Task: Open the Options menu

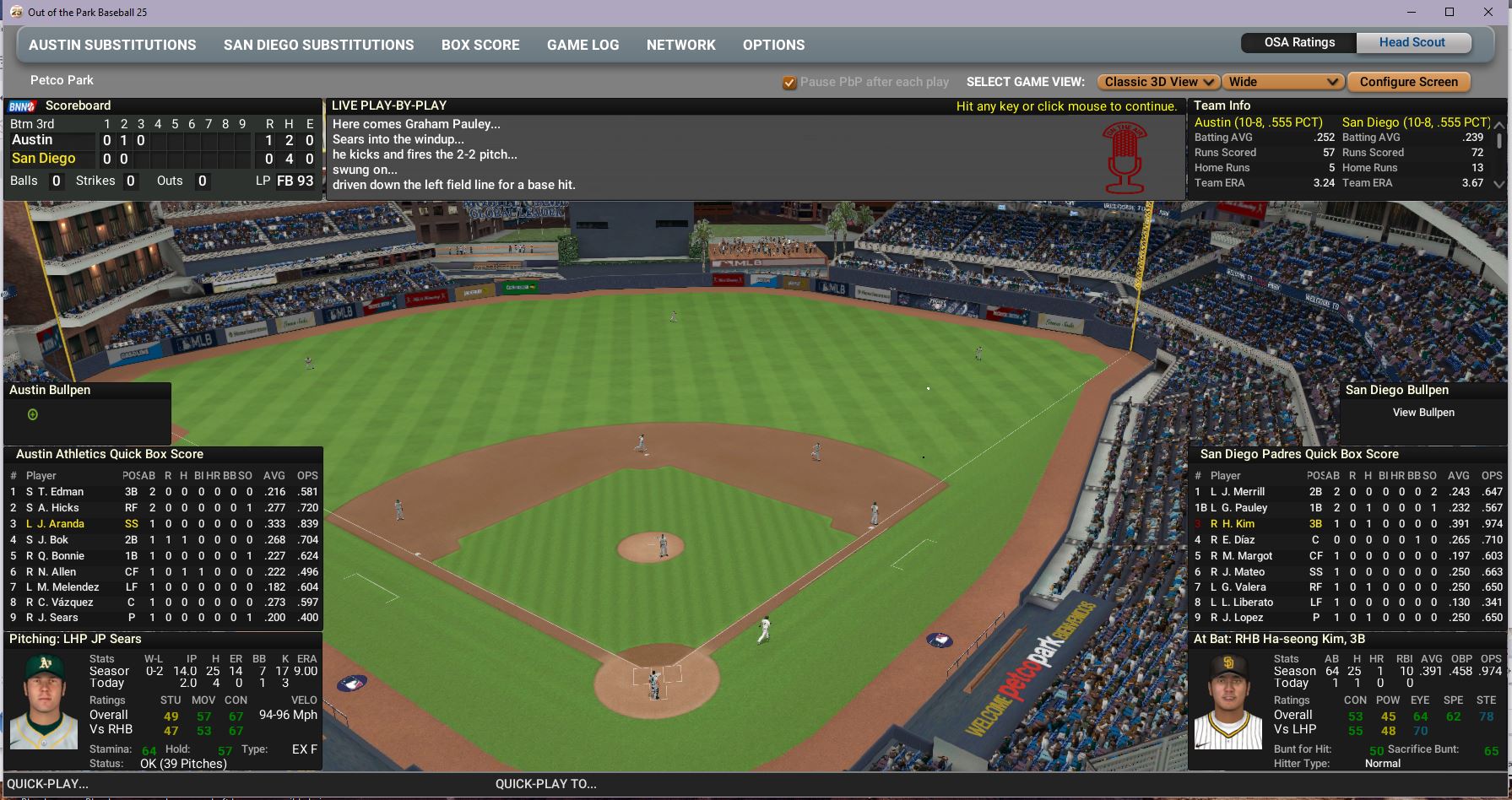Action: click(x=773, y=45)
